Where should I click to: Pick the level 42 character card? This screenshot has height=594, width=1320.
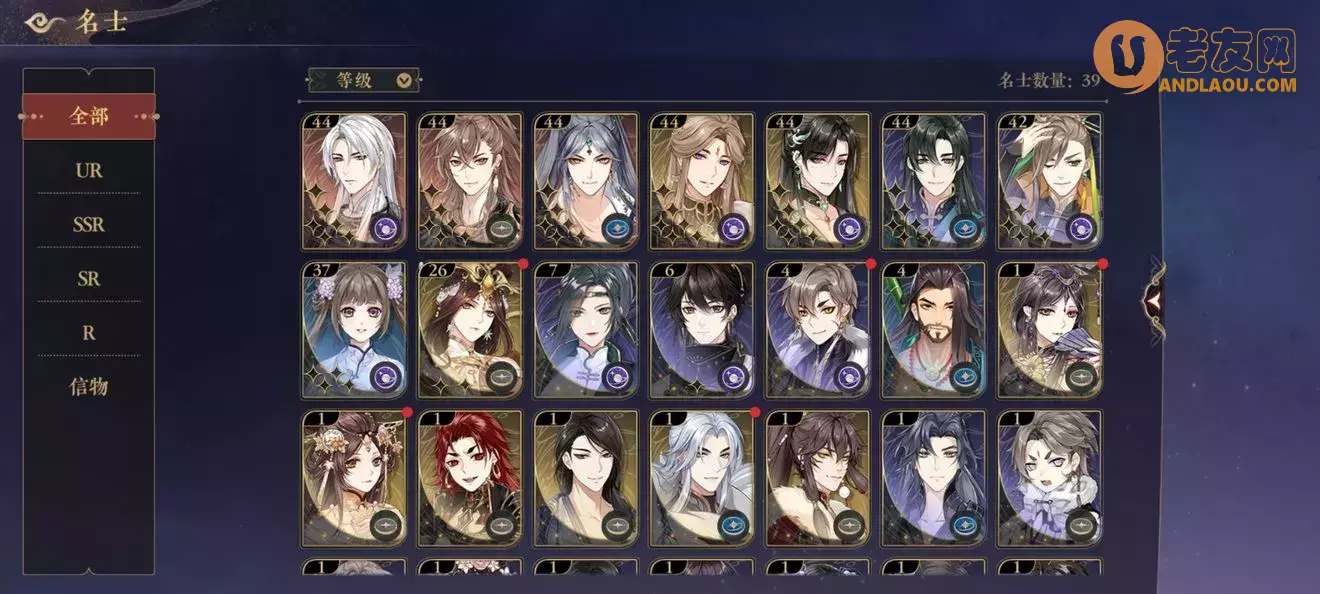1050,181
